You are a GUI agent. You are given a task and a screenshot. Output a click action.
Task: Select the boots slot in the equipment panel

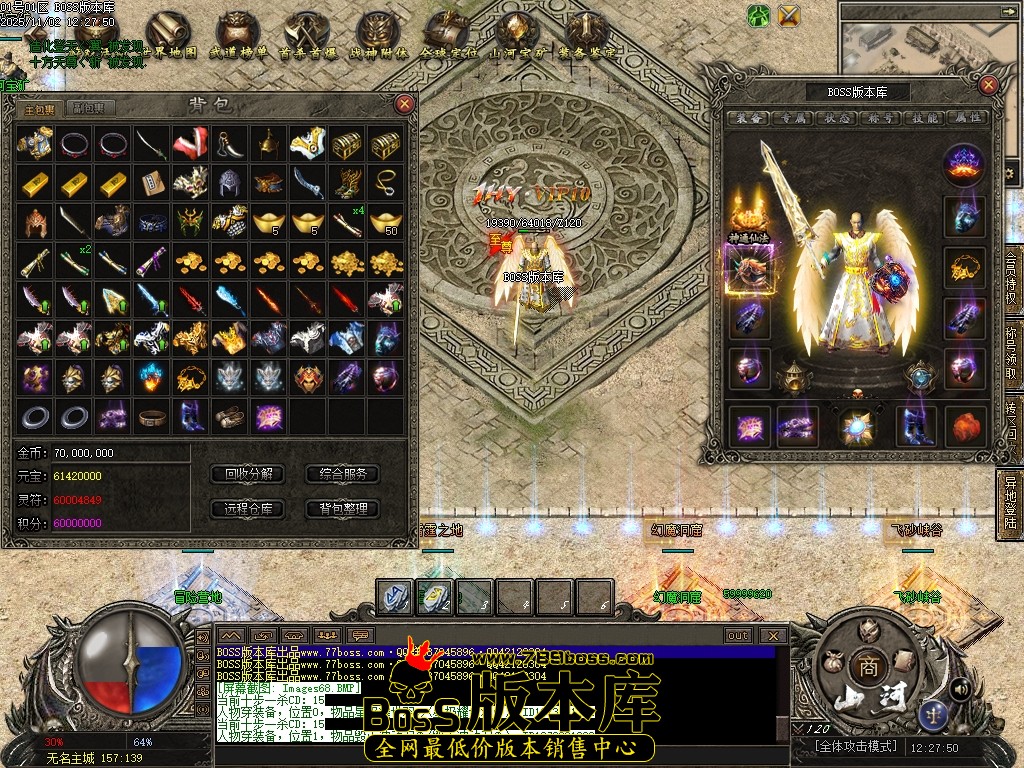point(916,425)
